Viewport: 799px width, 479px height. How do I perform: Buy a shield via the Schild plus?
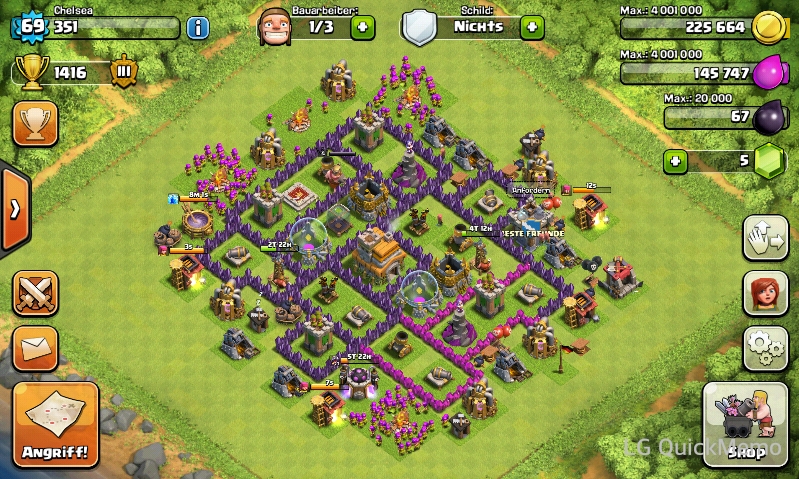click(x=532, y=27)
